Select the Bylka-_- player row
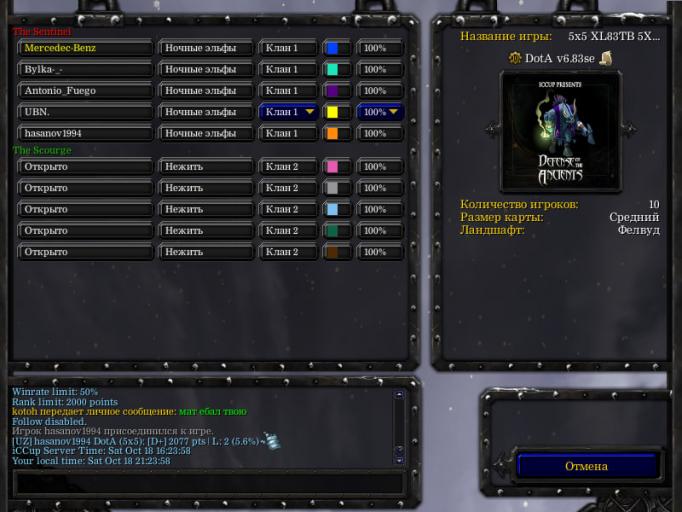This screenshot has width=682, height=512. click(86, 70)
